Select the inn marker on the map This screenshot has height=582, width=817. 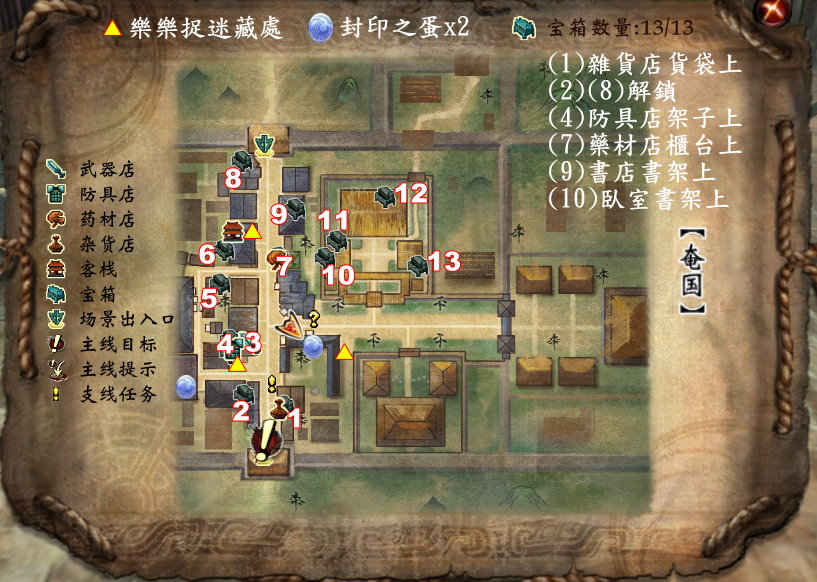tap(232, 232)
